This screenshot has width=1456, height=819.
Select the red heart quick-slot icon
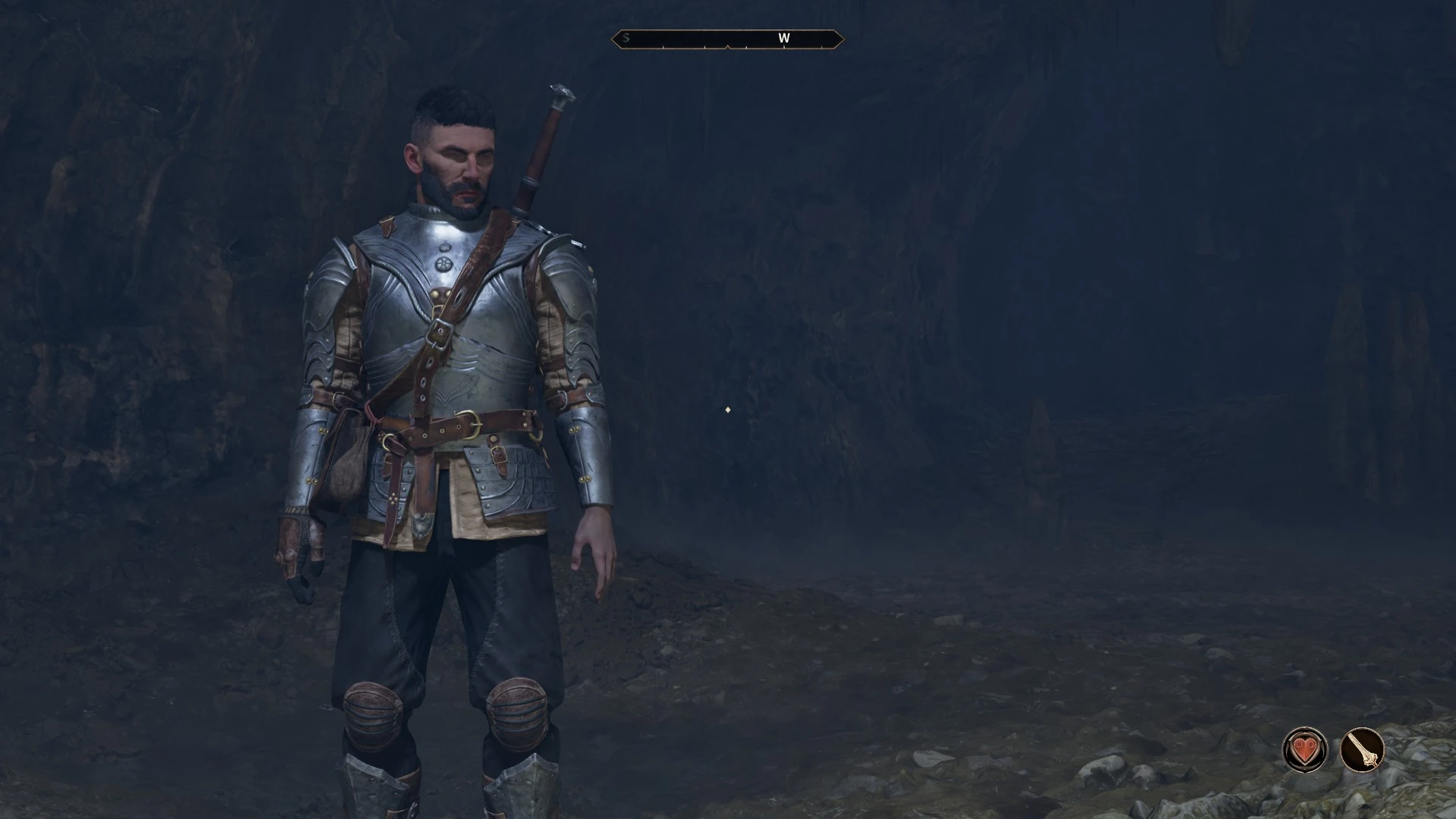pos(1304,750)
